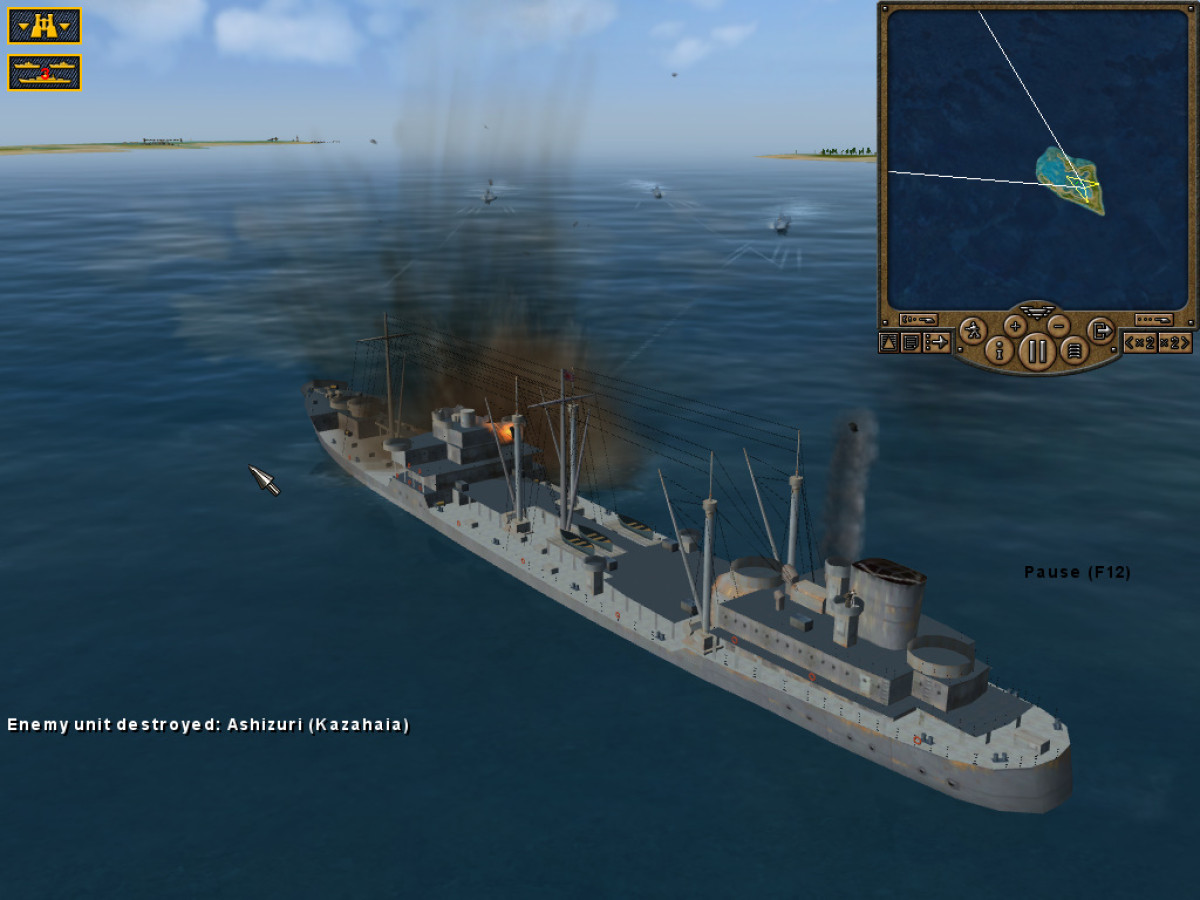Click the running figure round button
The image size is (1200, 900).
972,330
